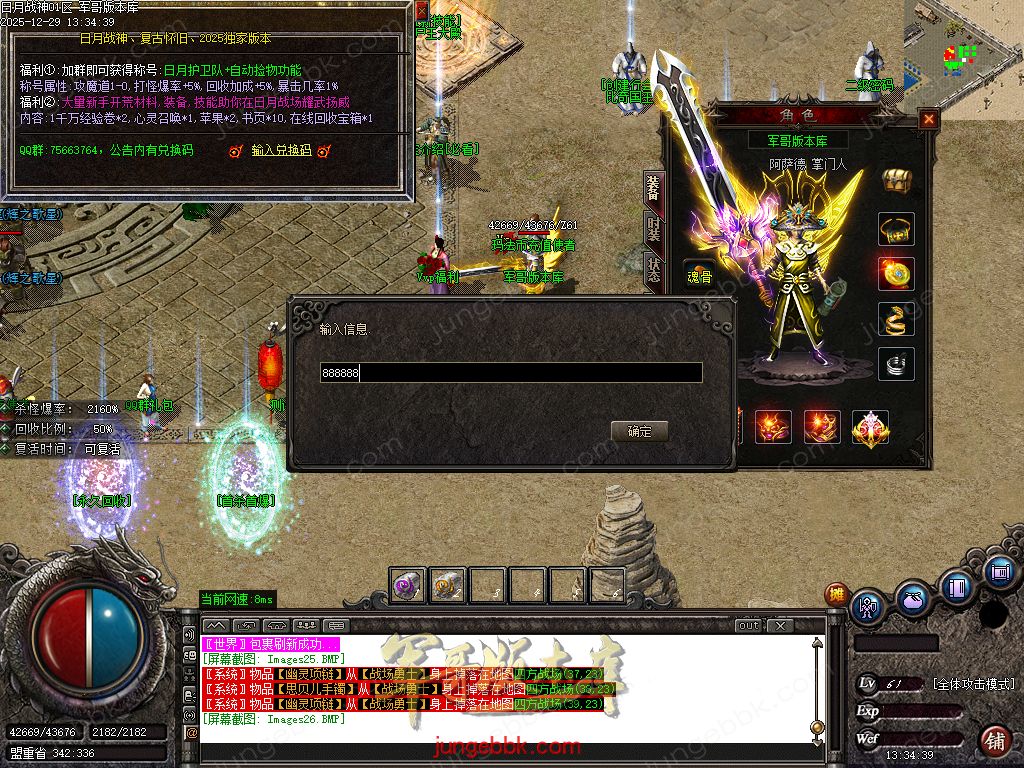Close the character panel
Image resolution: width=1024 pixels, height=768 pixels.
929,119
